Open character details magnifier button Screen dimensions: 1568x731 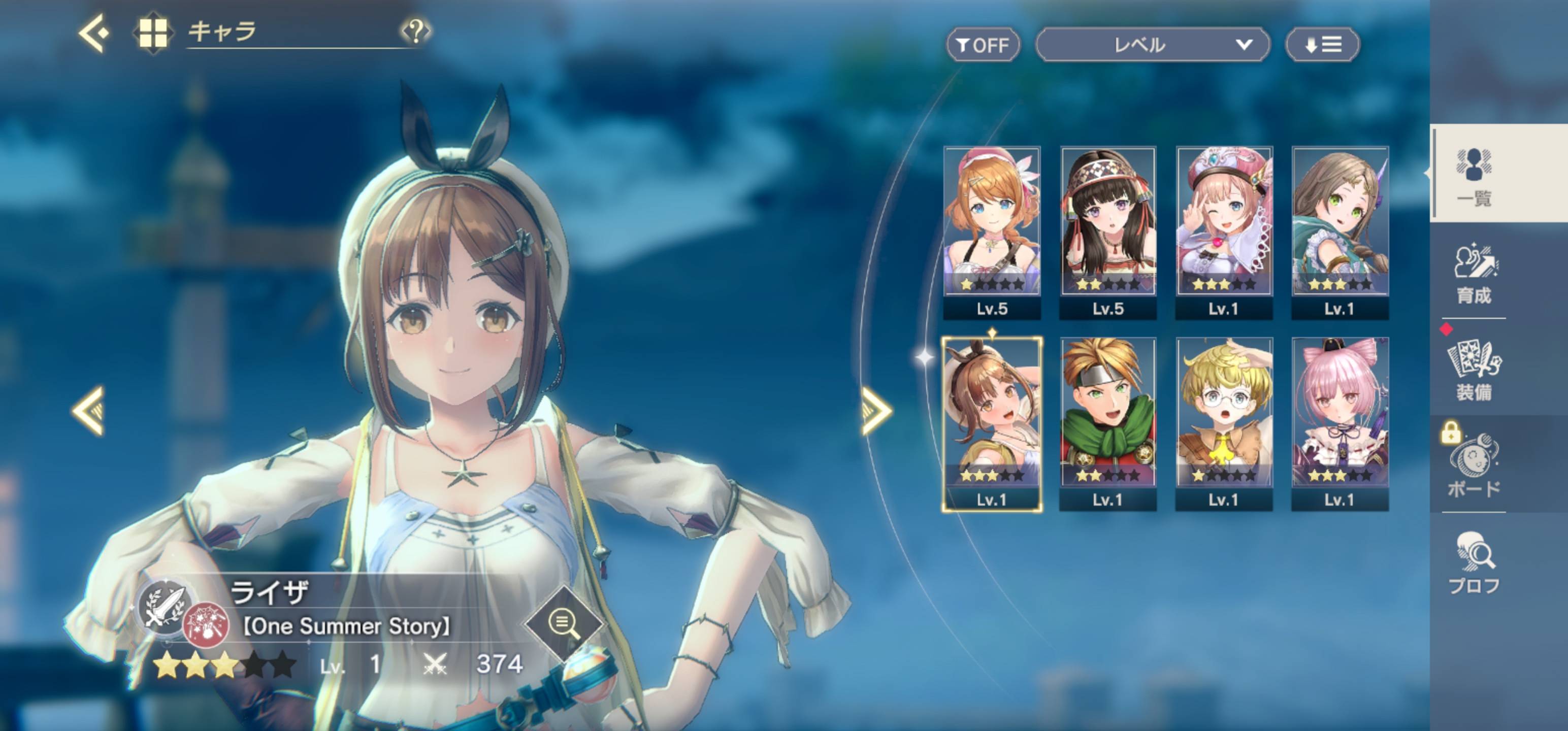pos(563,623)
